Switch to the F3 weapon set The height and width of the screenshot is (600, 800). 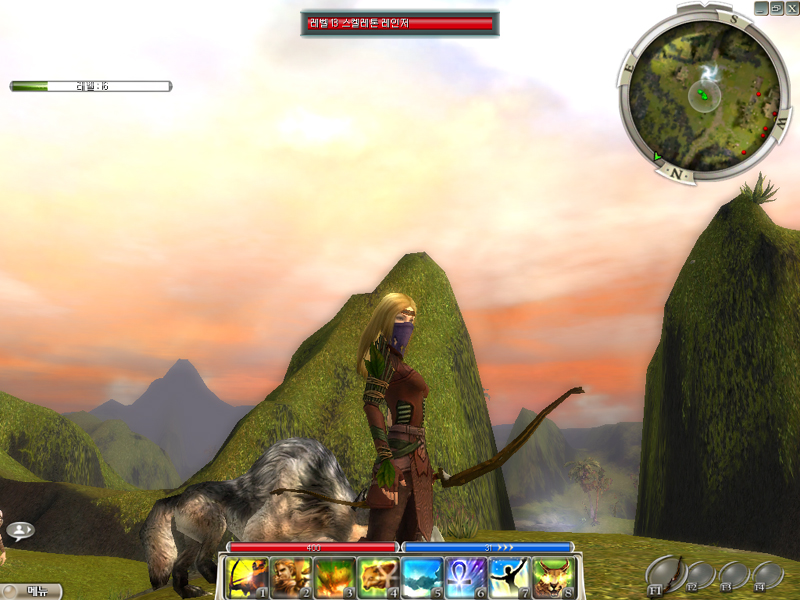733,576
